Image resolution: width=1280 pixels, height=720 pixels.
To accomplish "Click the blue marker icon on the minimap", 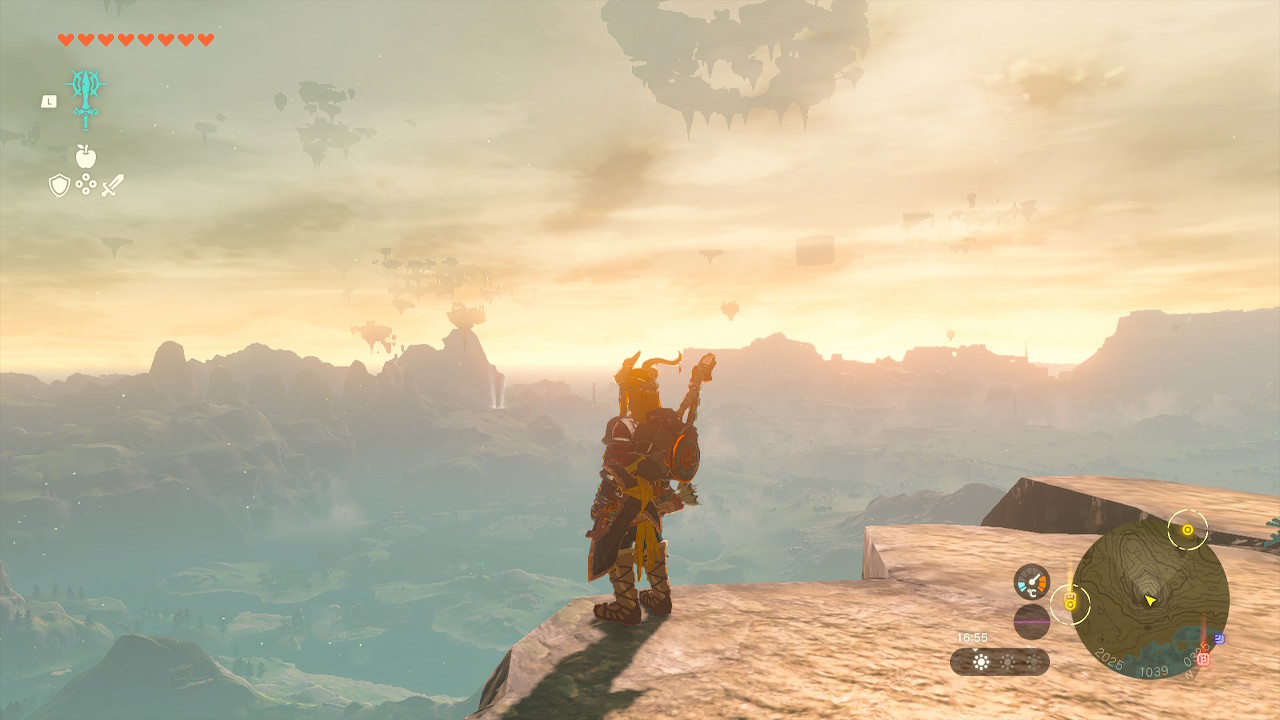I will click(1219, 639).
